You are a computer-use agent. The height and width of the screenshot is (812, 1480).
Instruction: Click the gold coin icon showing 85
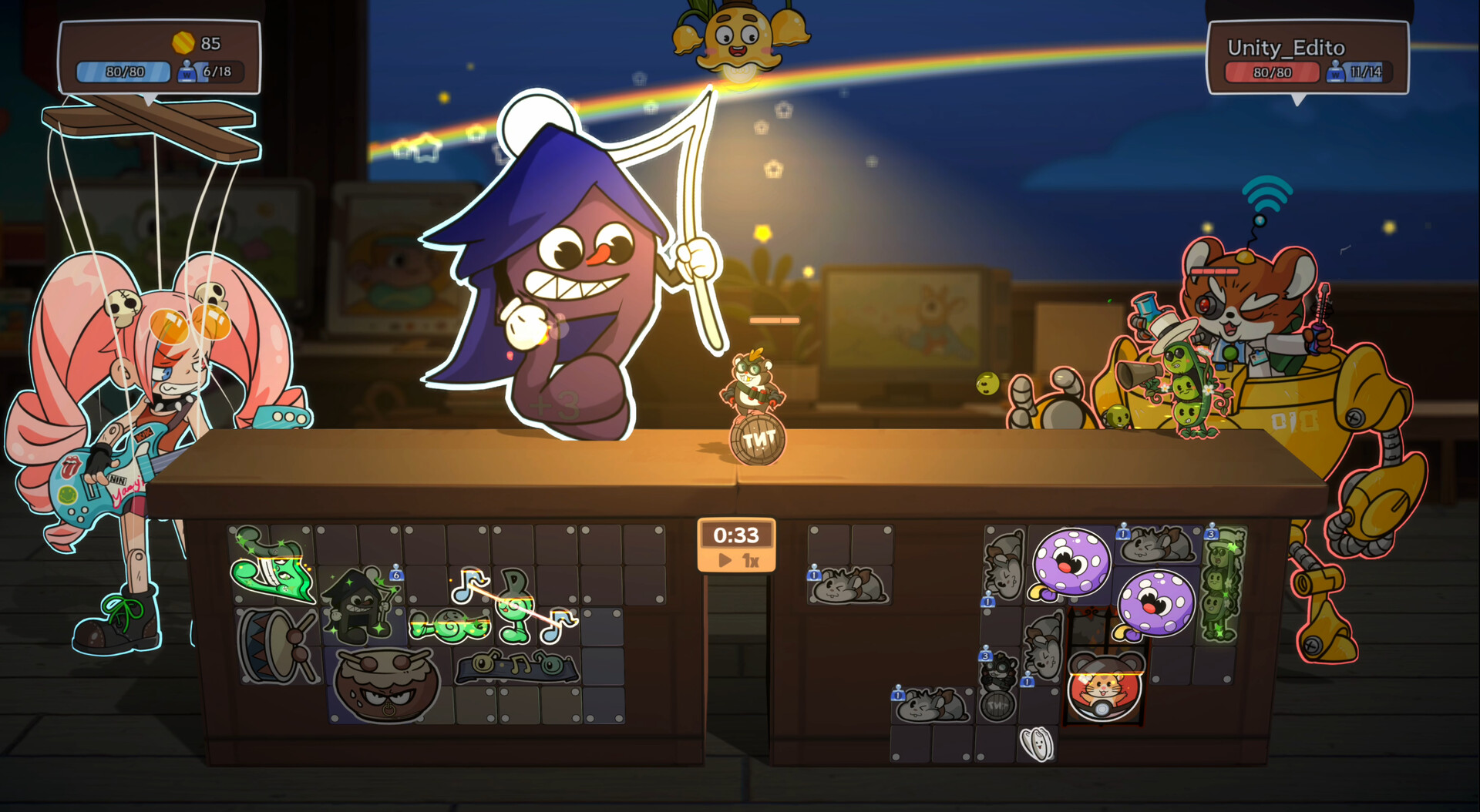point(183,42)
